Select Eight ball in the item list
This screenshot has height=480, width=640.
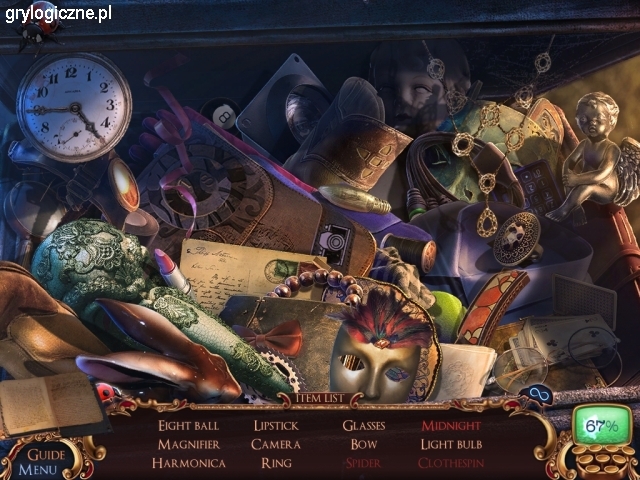coord(188,426)
